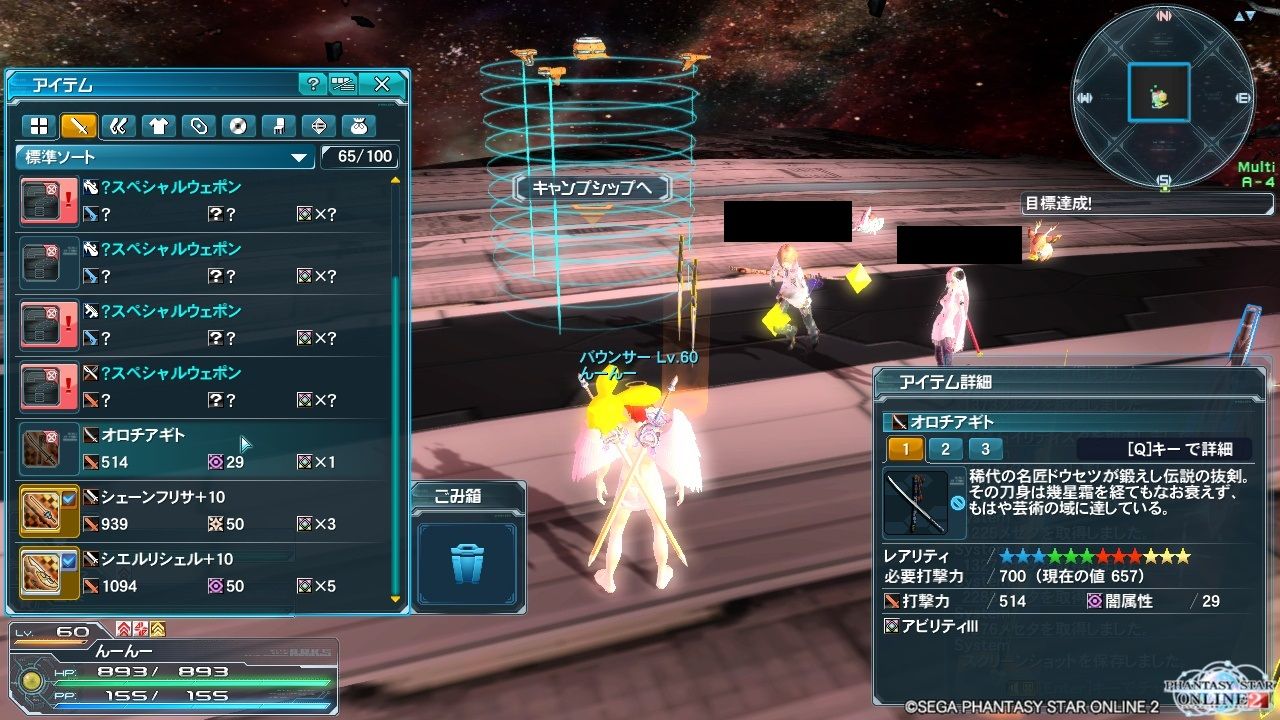Expand the item detail via tab 2
Screen dimensions: 1280x720
click(x=944, y=450)
